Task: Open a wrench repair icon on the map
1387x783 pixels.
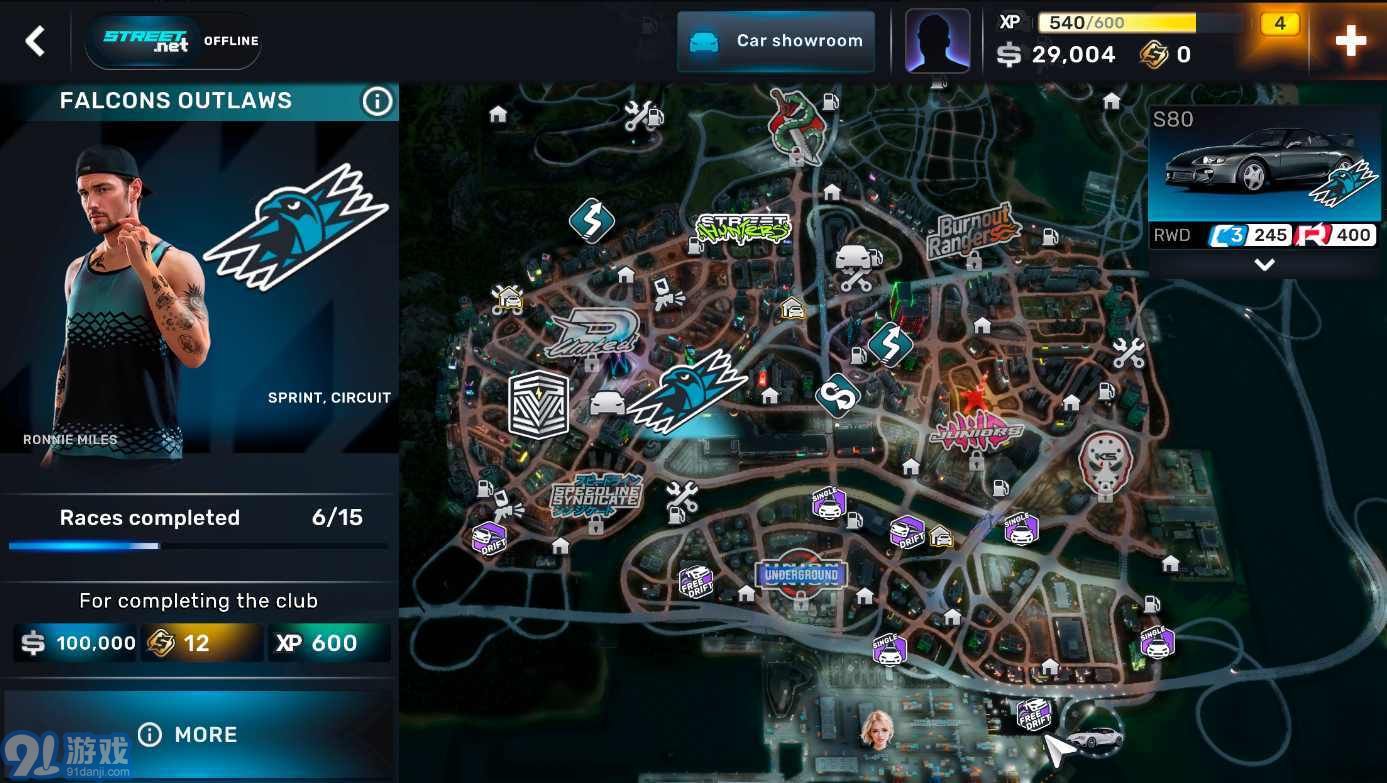Action: point(1128,352)
